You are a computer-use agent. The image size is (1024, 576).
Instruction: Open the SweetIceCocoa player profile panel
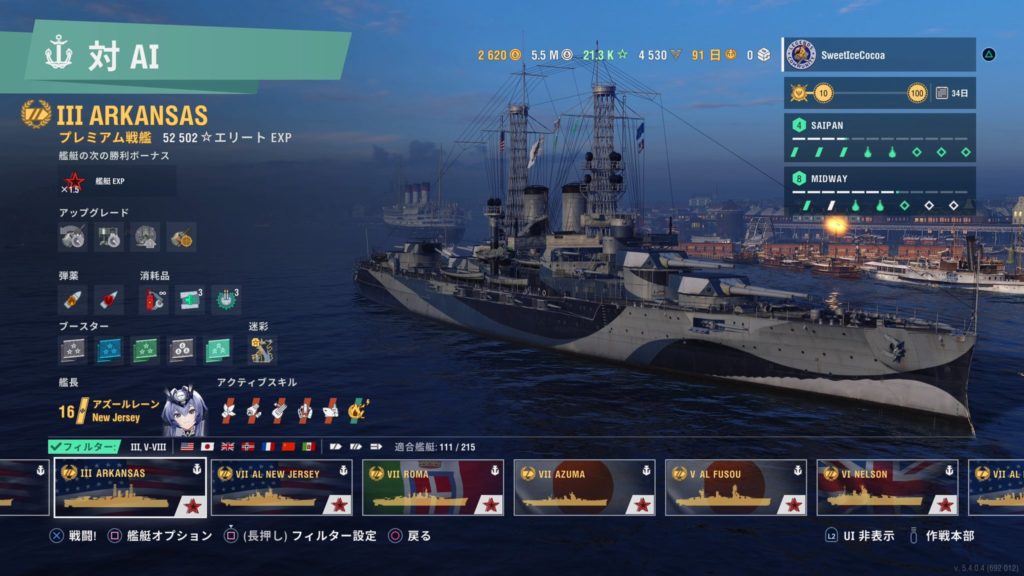tap(878, 55)
